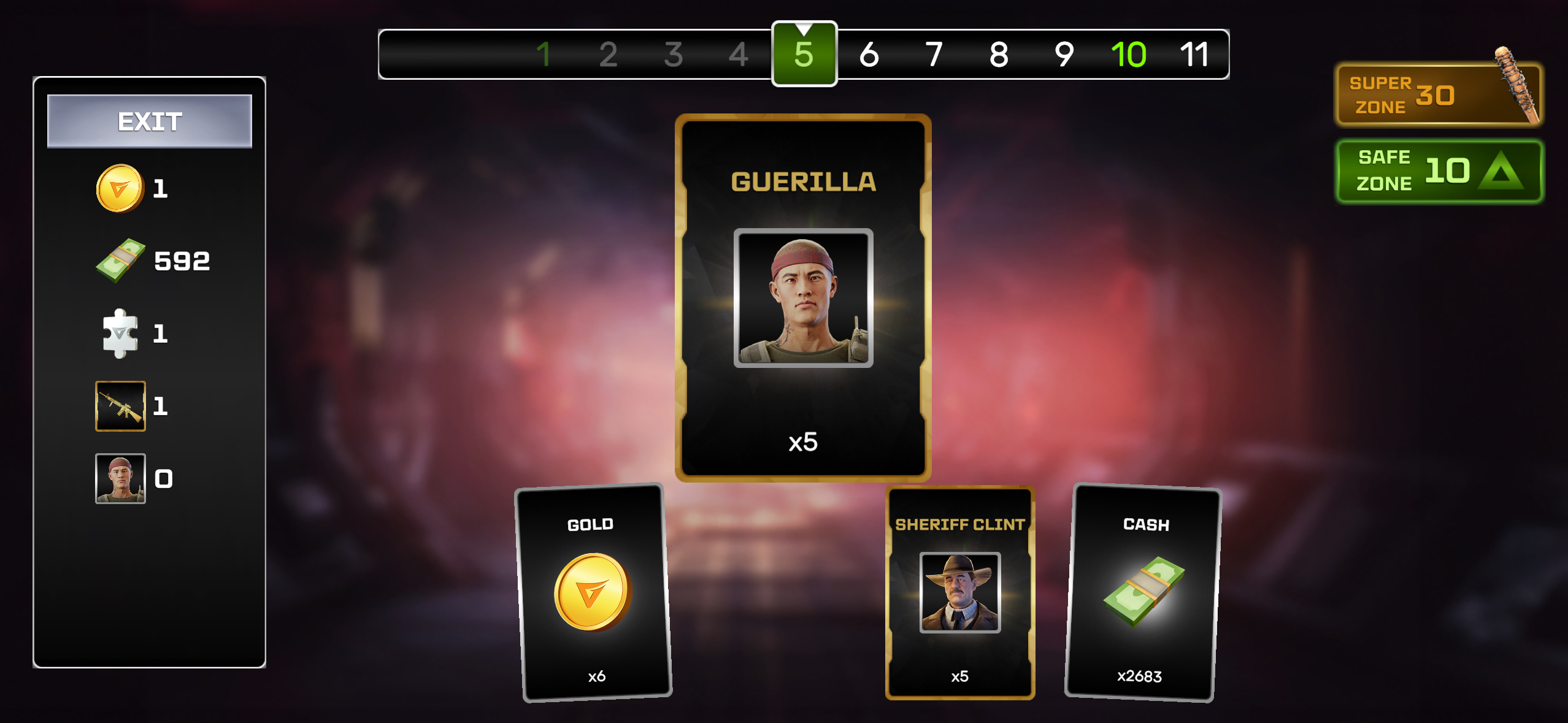This screenshot has height=723, width=1568.
Task: Click the golden rifle thumbnail
Action: coord(120,406)
